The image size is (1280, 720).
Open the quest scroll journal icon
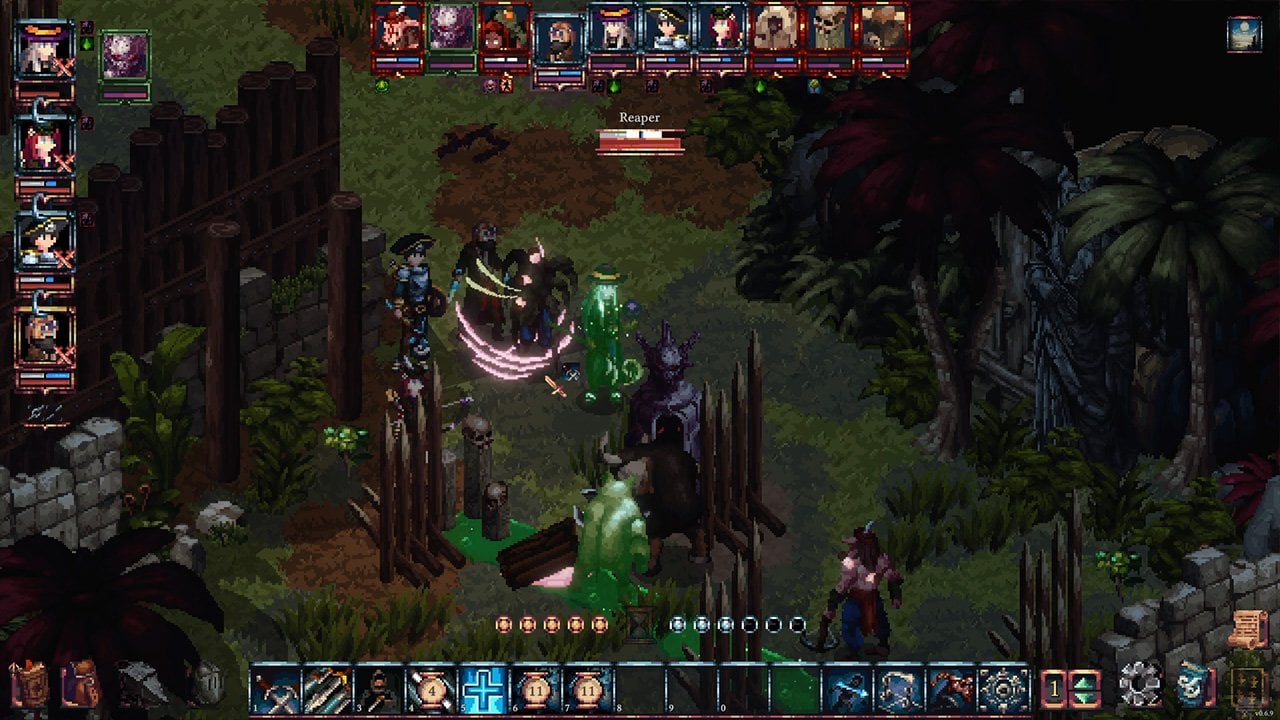point(1246,629)
